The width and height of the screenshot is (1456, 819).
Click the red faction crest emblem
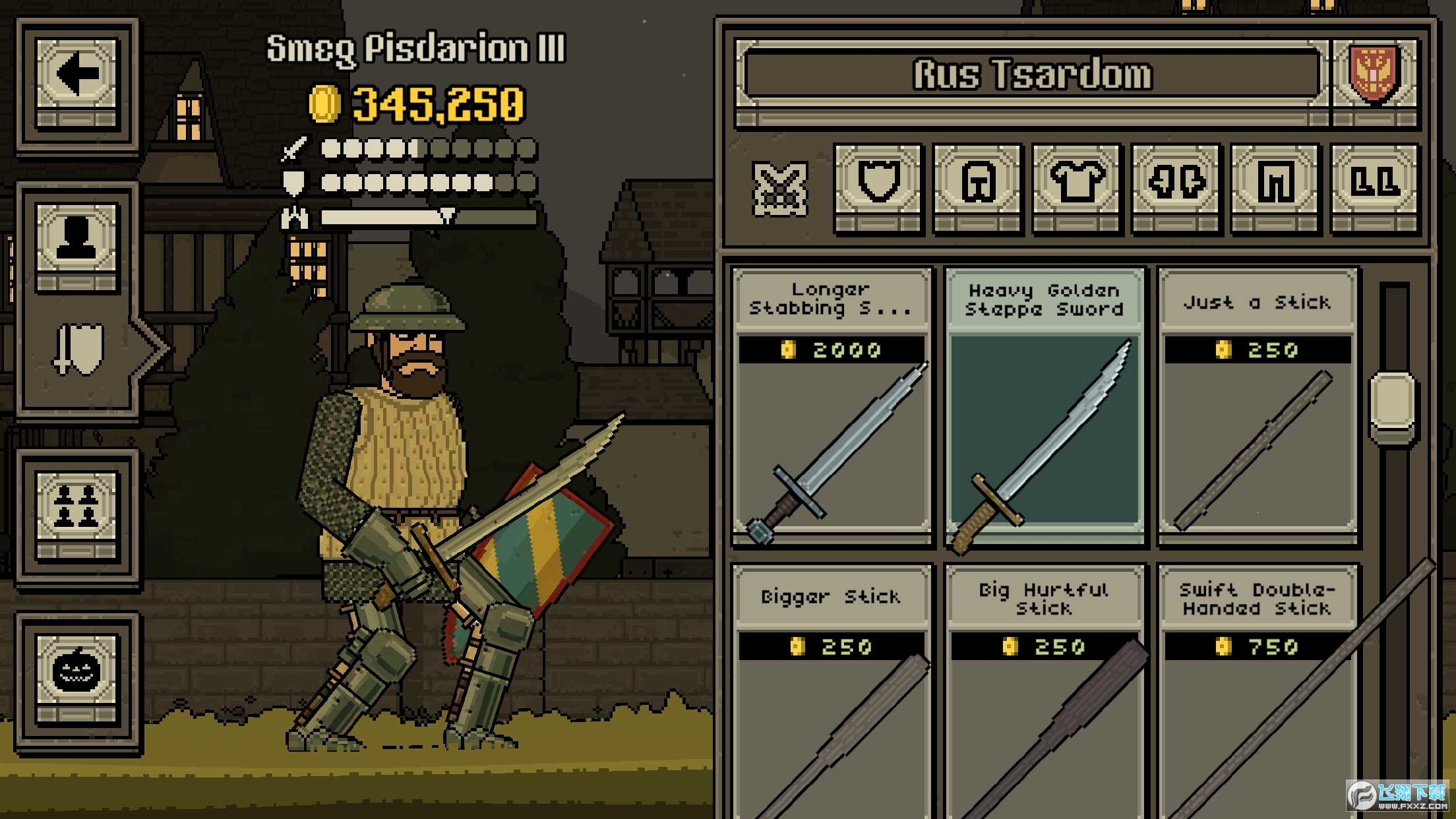point(1374,74)
